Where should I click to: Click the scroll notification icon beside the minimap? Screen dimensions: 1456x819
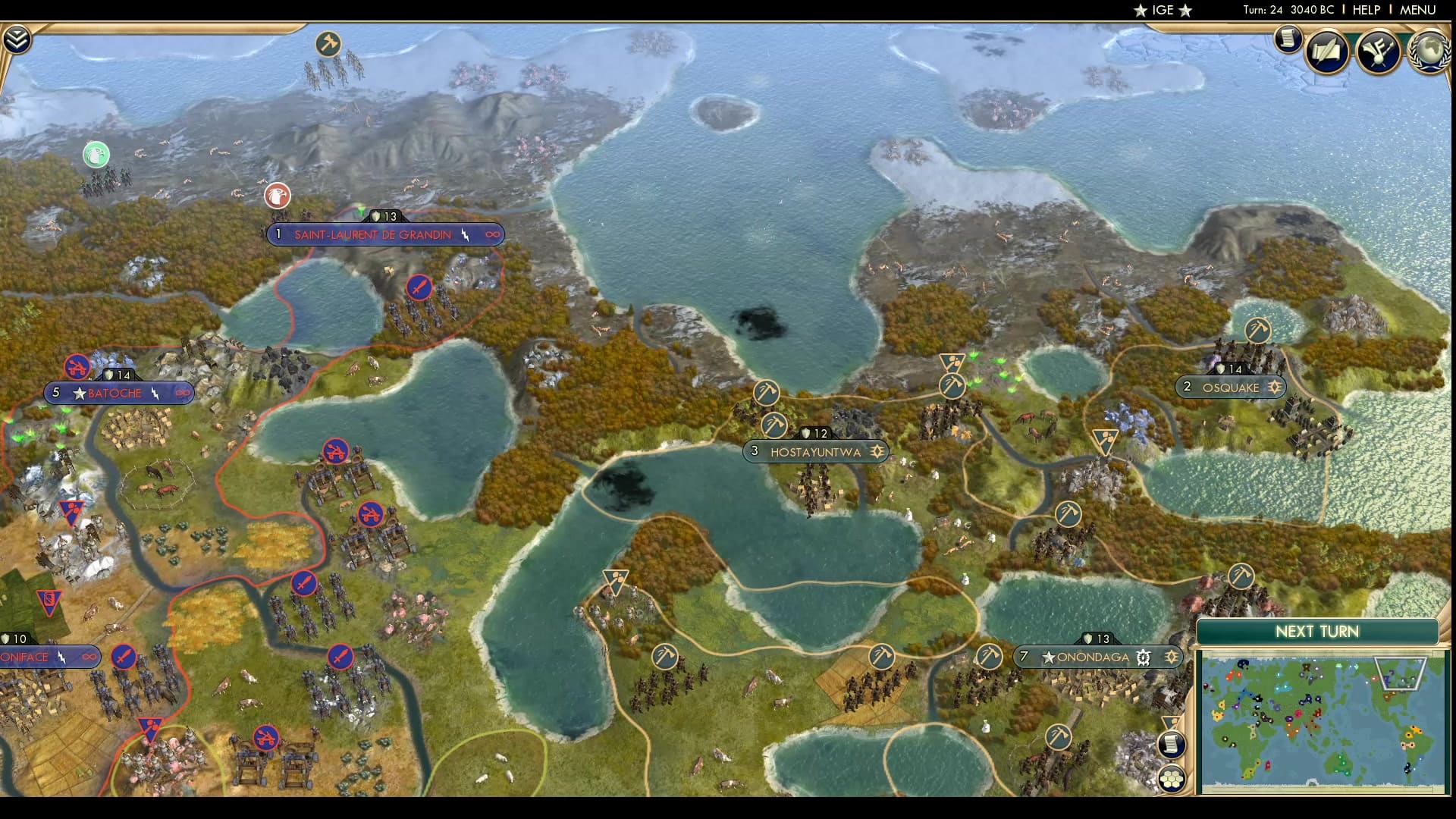1172,744
